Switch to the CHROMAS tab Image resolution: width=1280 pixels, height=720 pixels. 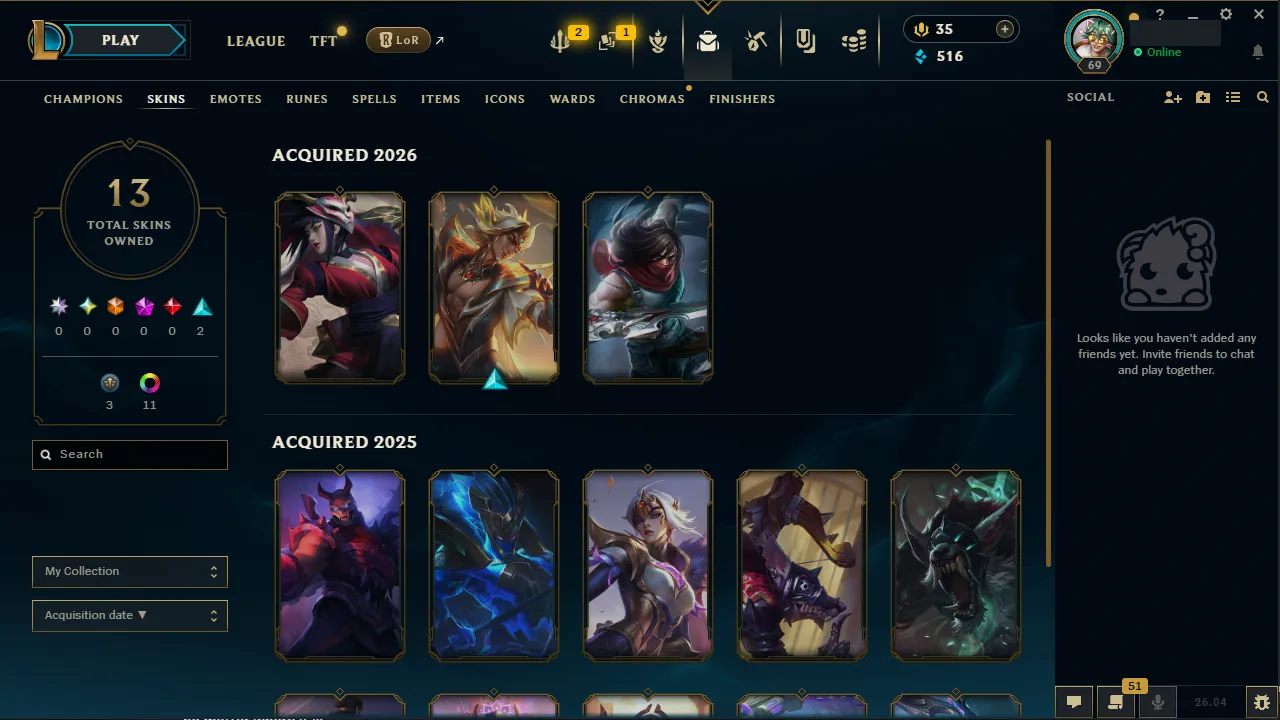click(x=652, y=99)
